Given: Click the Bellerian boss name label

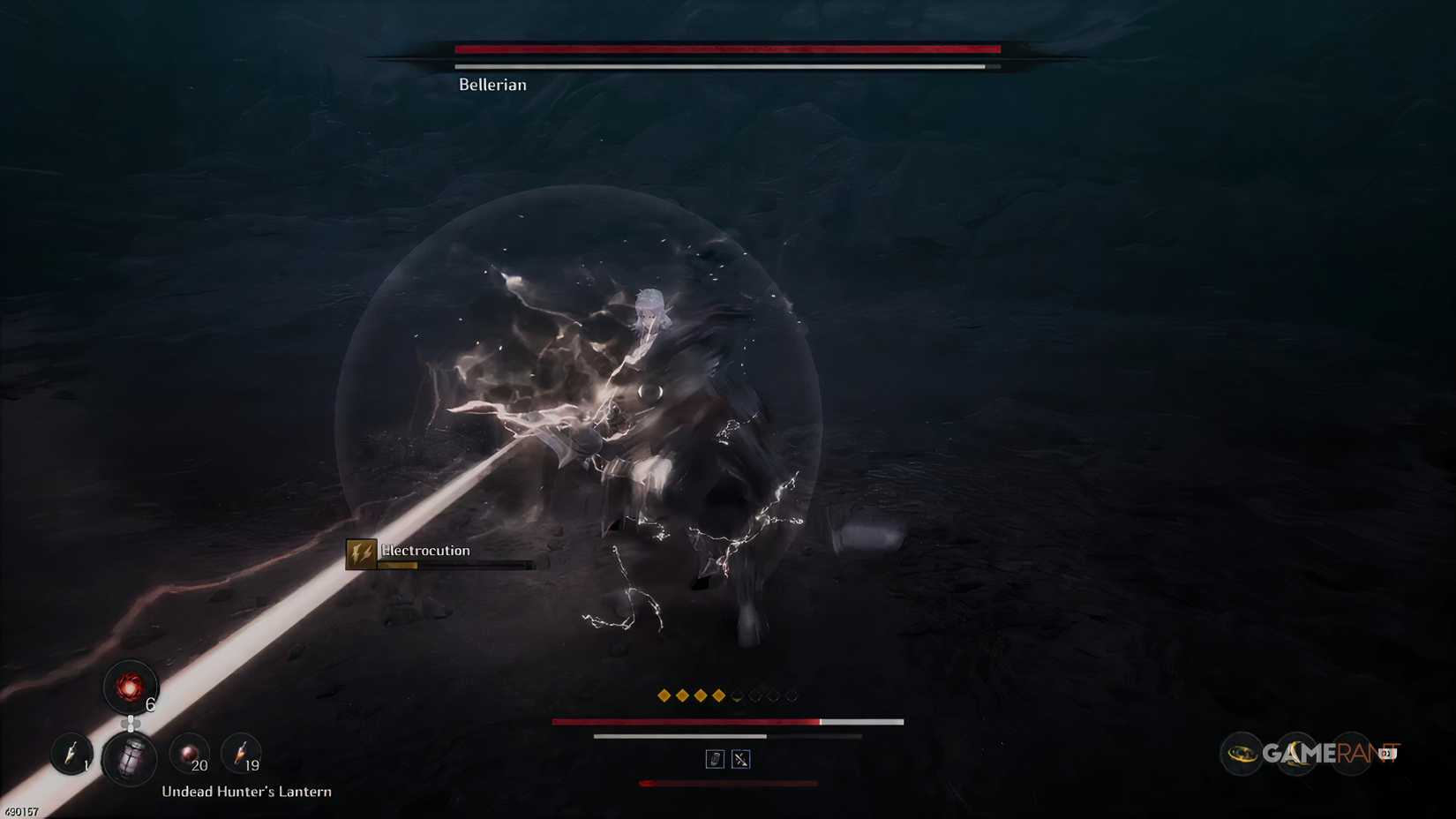Looking at the screenshot, I should [491, 85].
